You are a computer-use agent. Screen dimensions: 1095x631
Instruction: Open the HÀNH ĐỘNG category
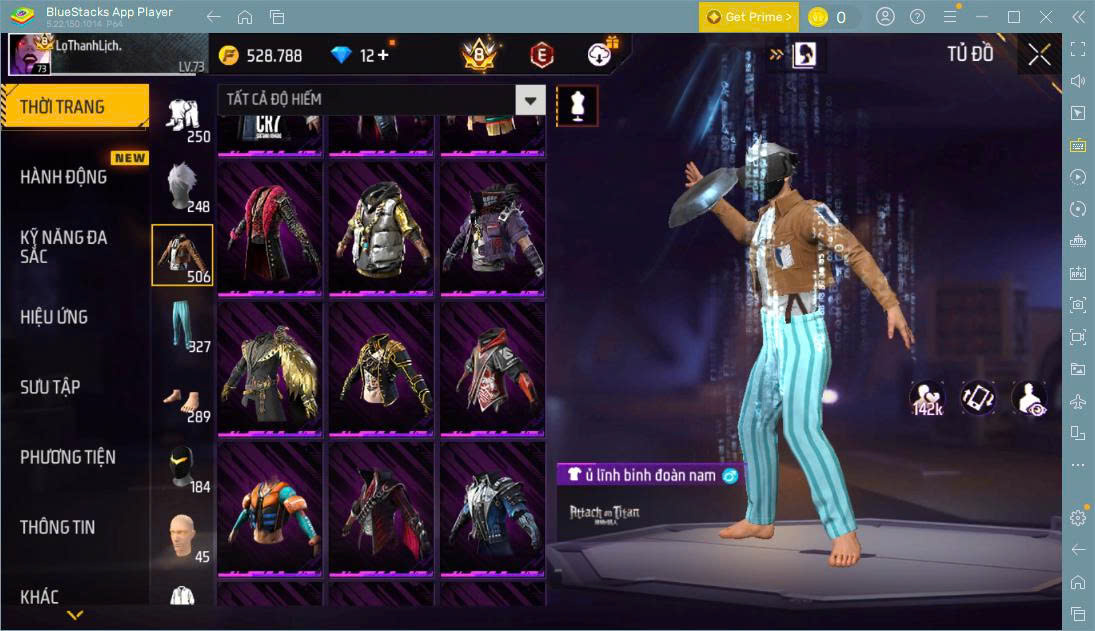tap(64, 177)
